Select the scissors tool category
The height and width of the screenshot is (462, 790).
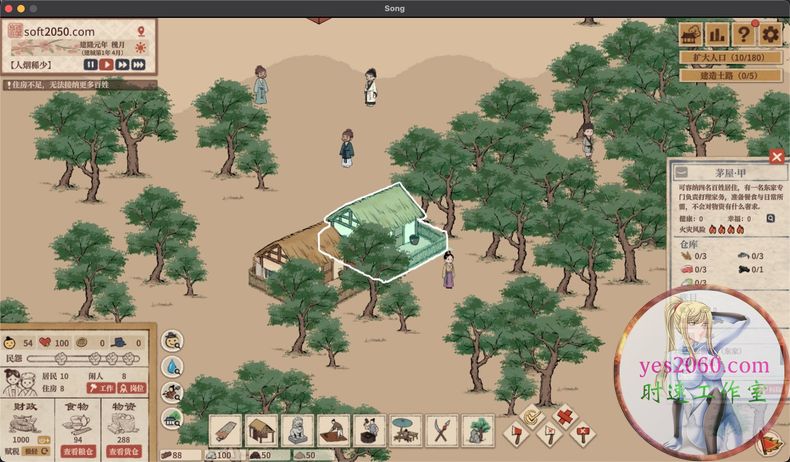[x=441, y=430]
